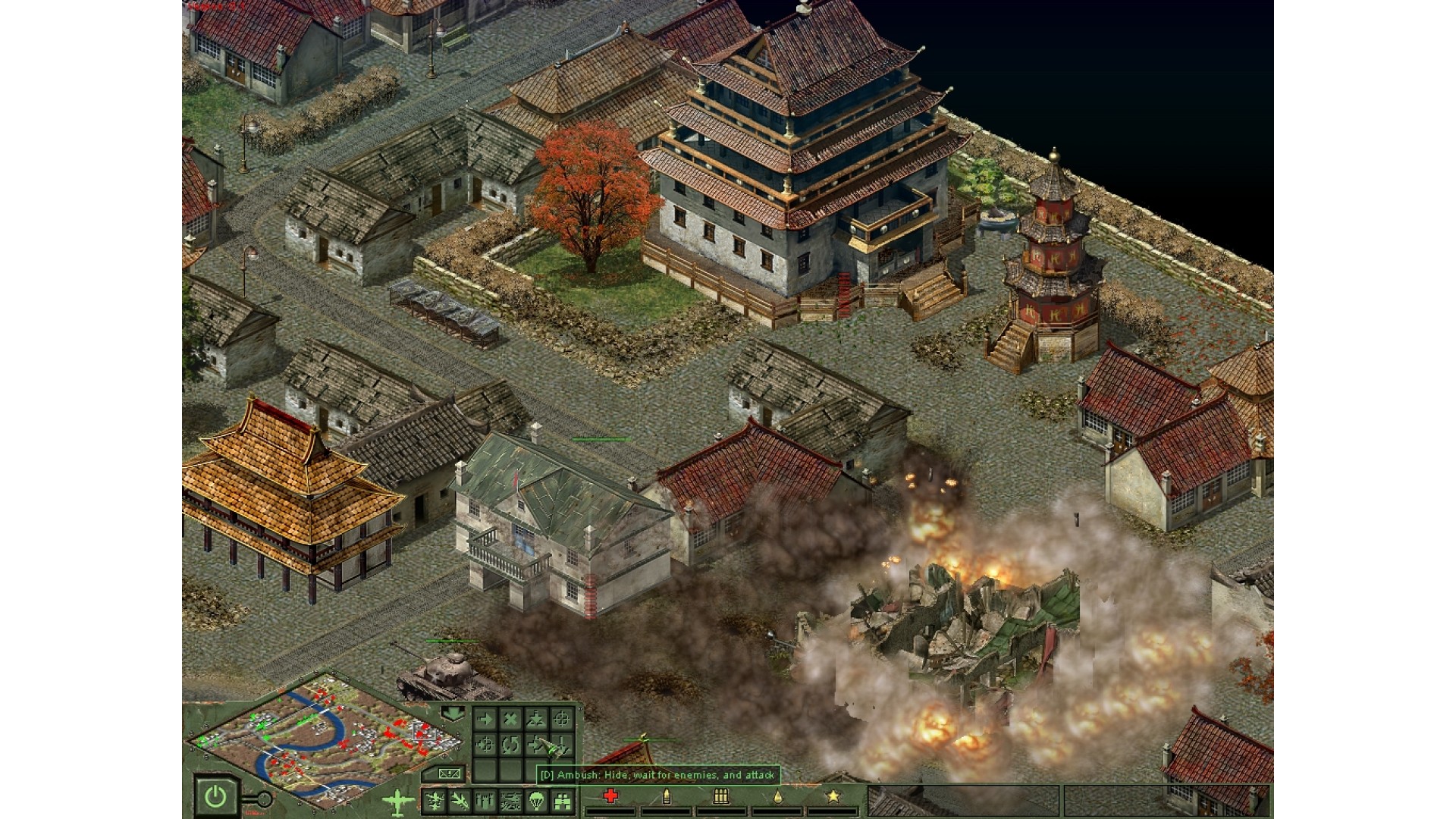Choose the ground attack plane icon

pyautogui.click(x=511, y=801)
